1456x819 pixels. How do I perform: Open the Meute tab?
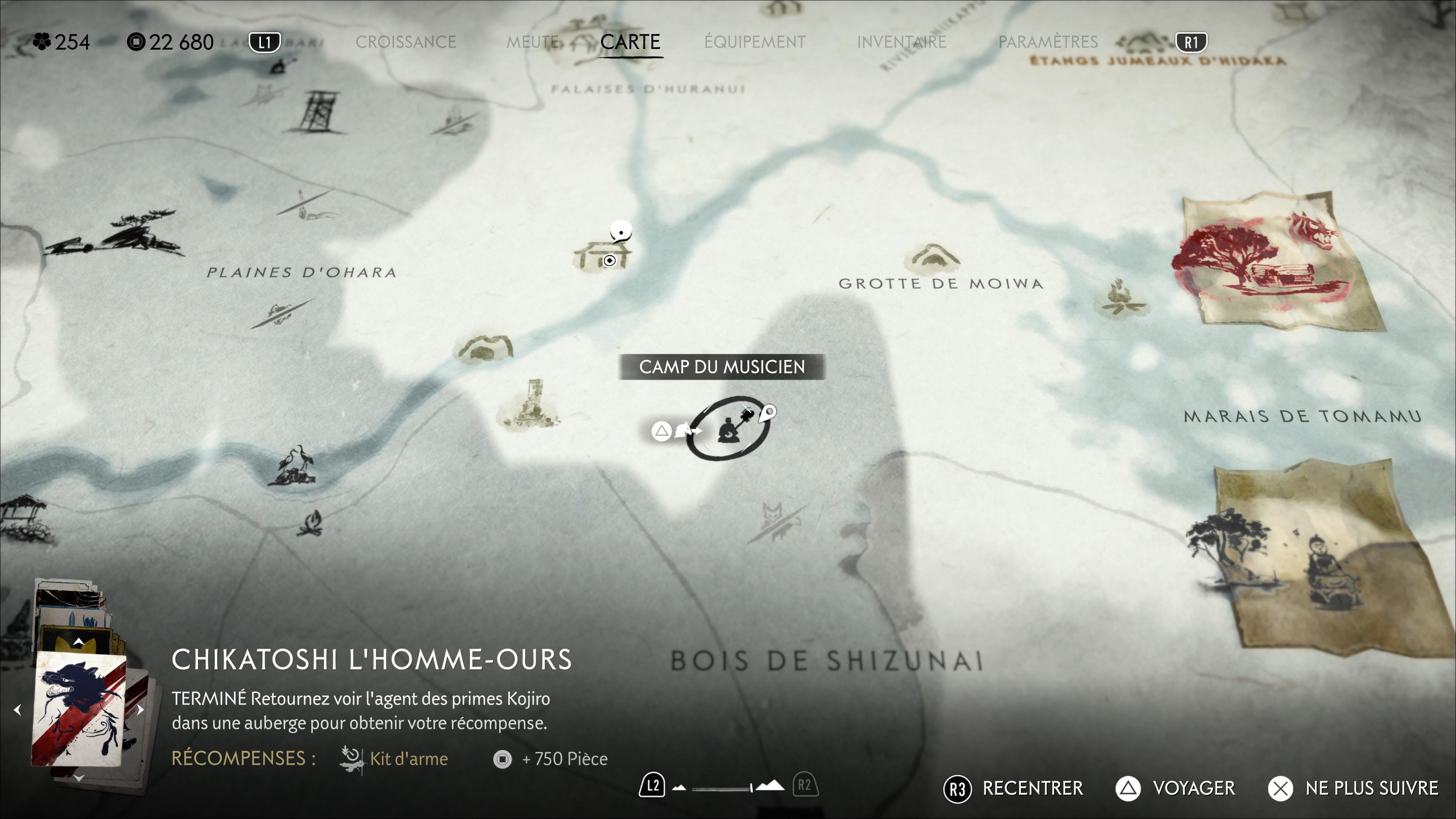[x=532, y=42]
